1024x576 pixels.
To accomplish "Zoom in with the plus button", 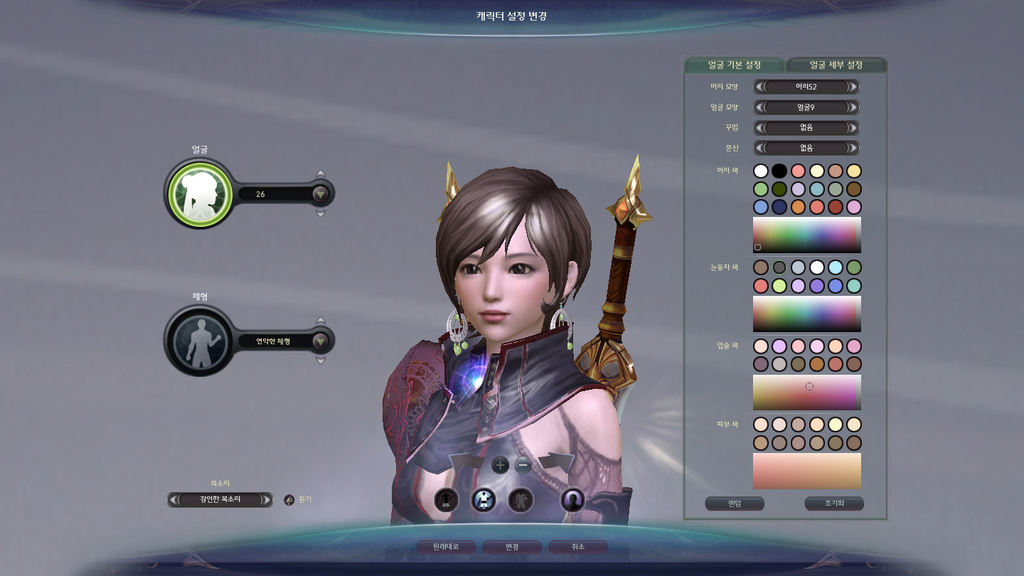I will click(500, 465).
